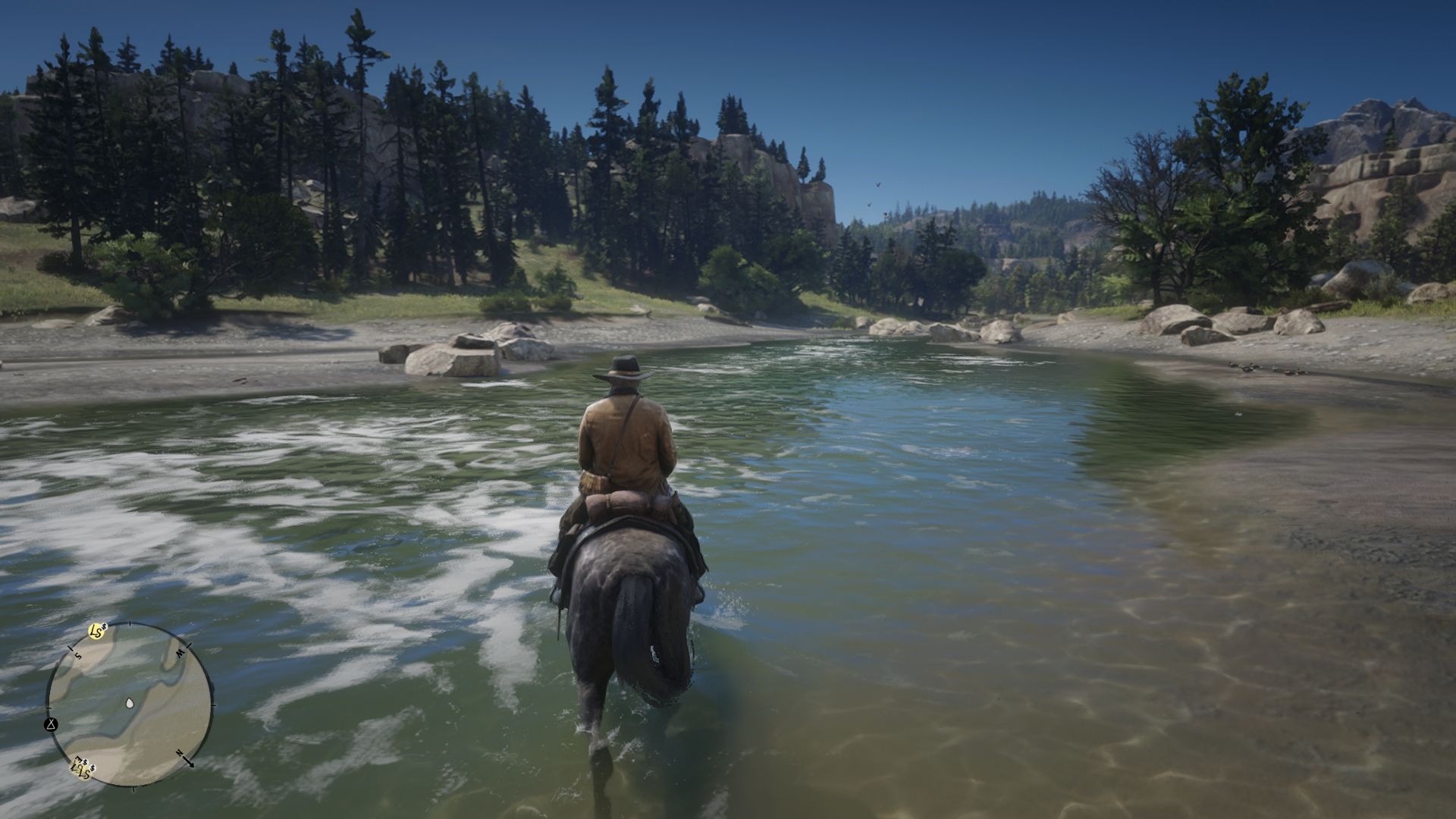This screenshot has width=1456, height=819.
Task: Select the yellow LS money lending icon on minimap
Action: (95, 630)
